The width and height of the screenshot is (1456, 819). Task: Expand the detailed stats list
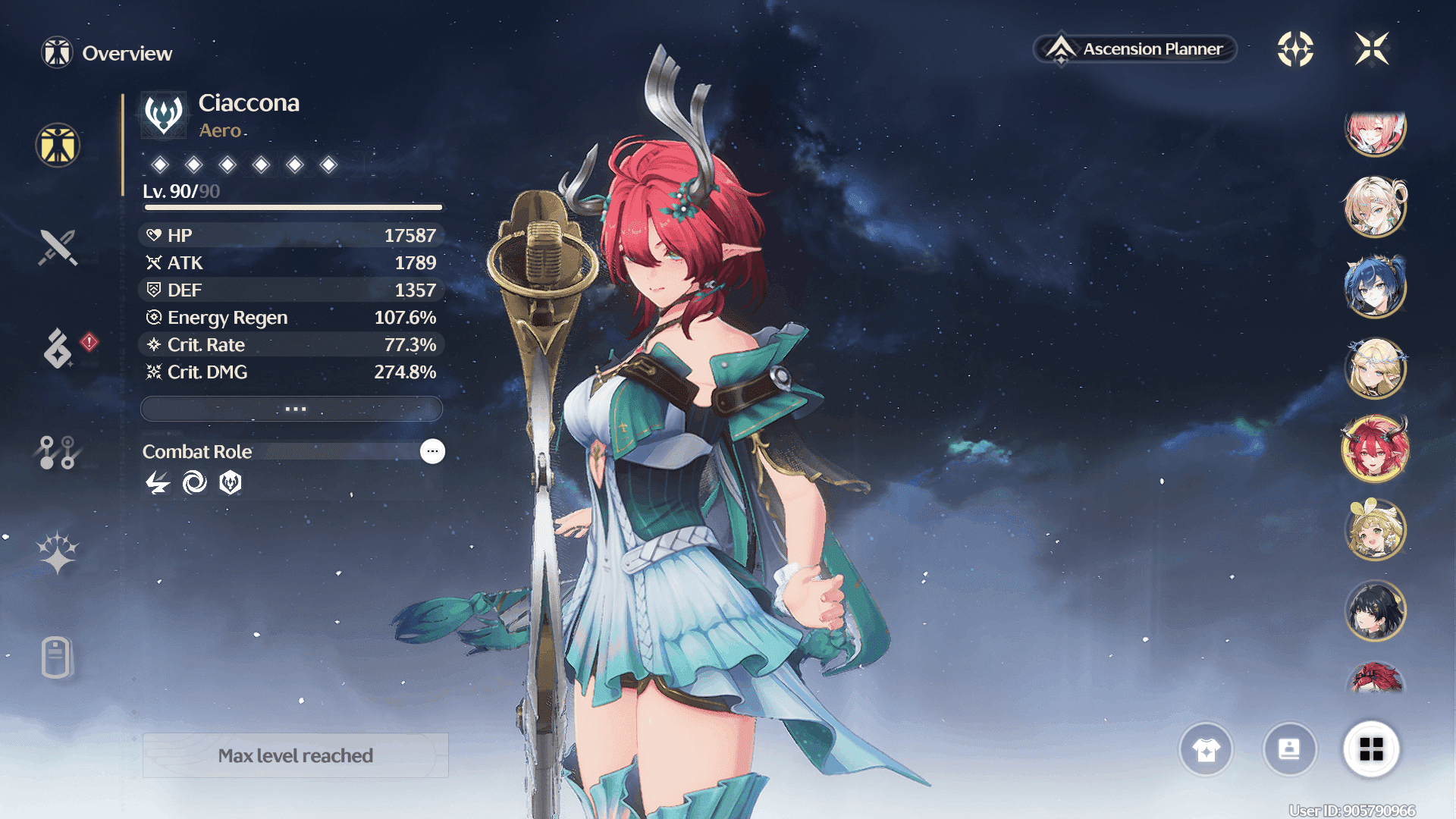[292, 409]
